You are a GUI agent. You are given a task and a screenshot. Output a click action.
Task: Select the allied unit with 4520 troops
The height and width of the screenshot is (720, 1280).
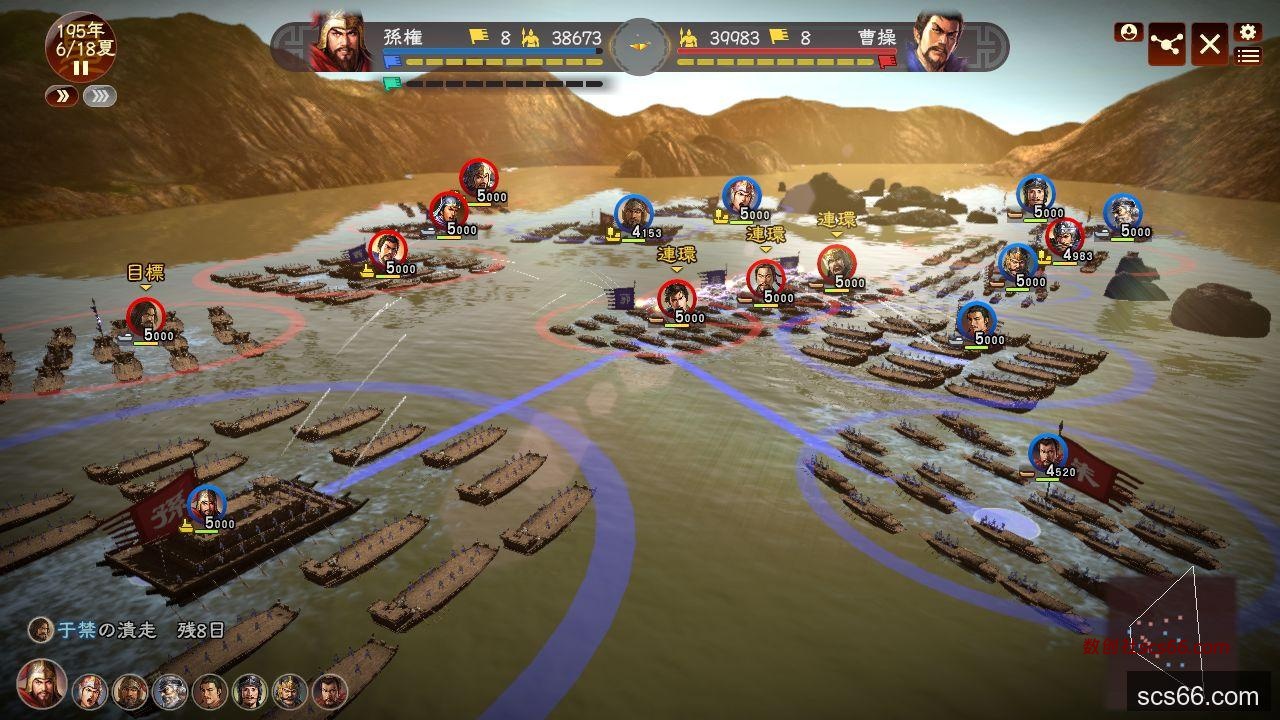click(1047, 453)
